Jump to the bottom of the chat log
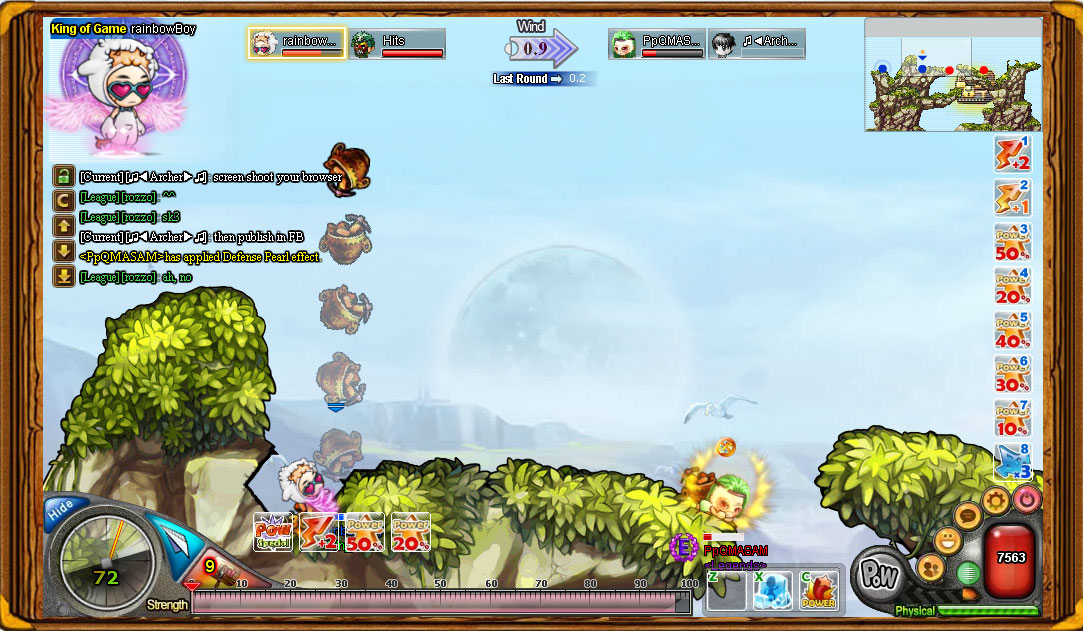Screen dimensions: 1083x631 tap(63, 276)
